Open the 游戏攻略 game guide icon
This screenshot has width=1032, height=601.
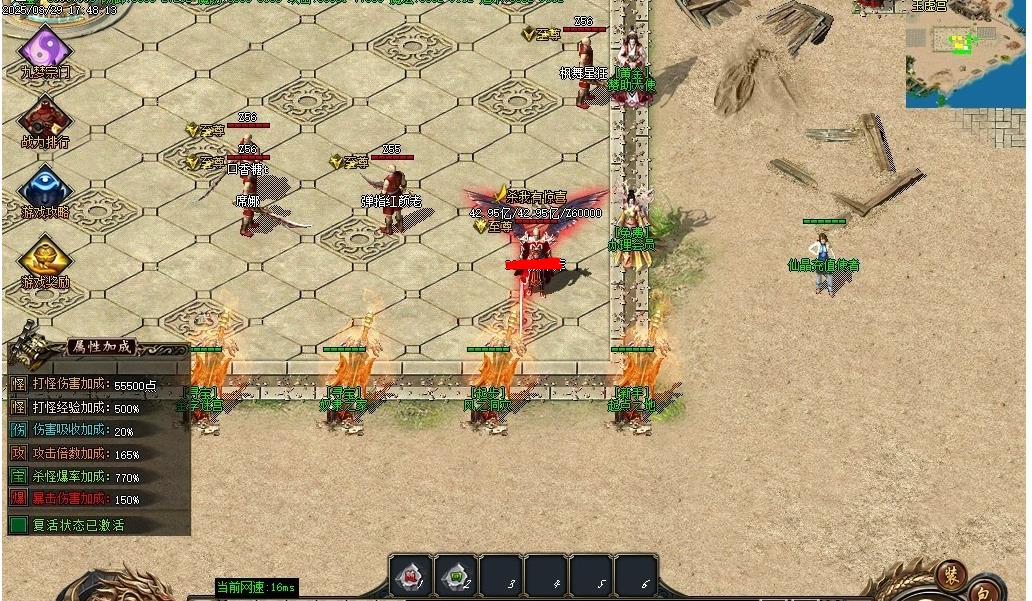tap(45, 188)
